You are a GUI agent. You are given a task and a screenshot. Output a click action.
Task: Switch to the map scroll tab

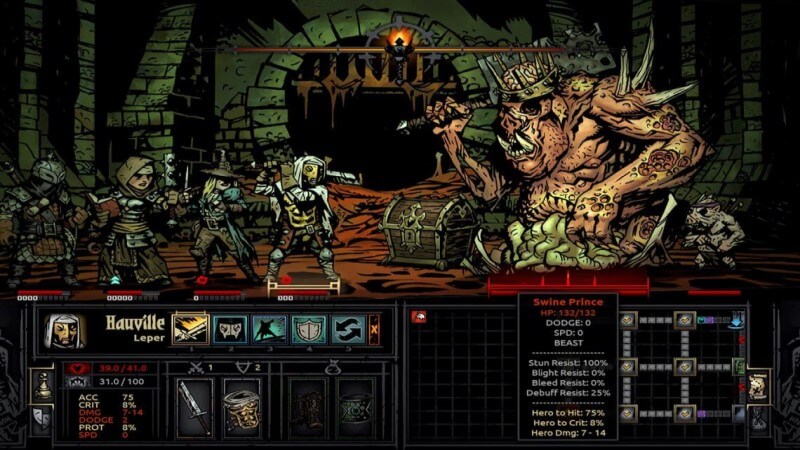[x=756, y=385]
